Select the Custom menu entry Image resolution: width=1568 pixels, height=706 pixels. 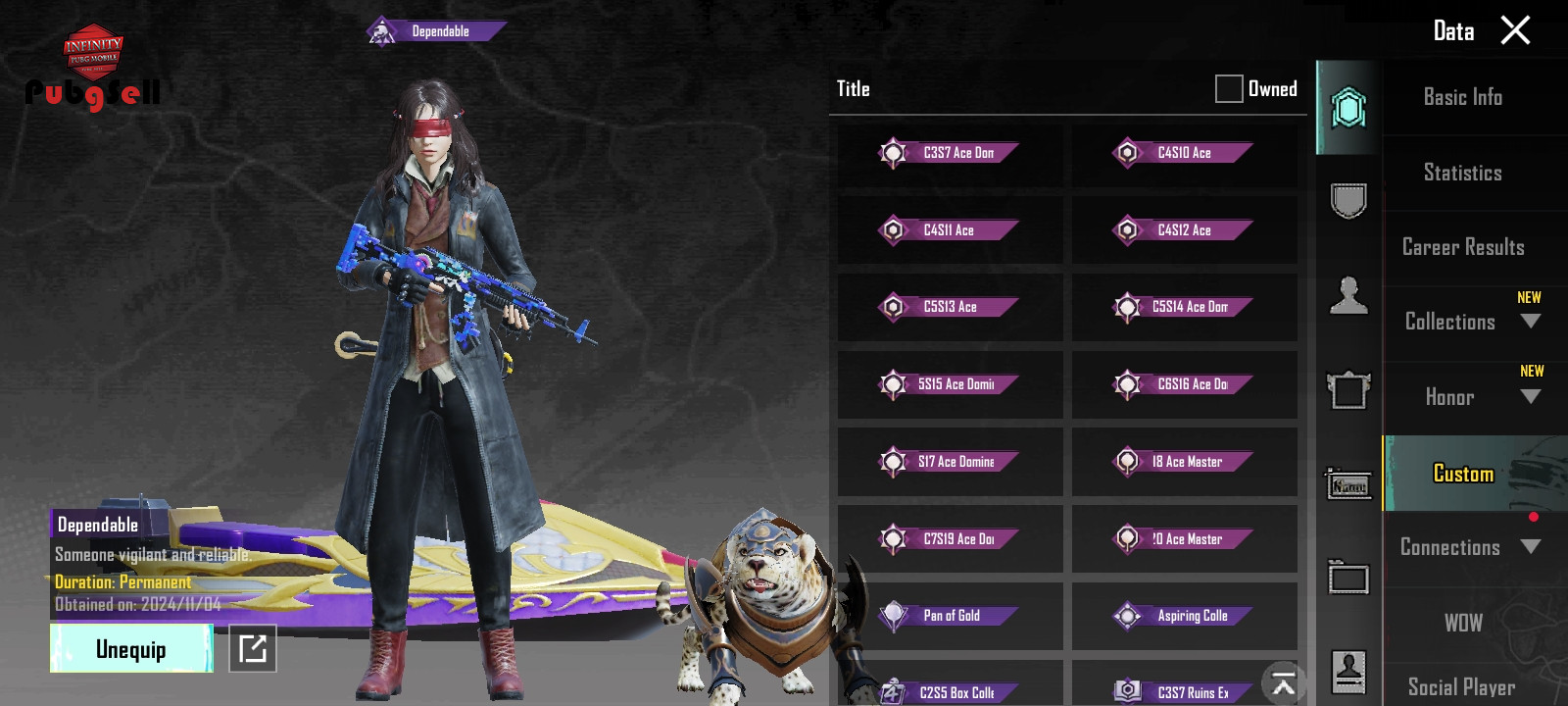pyautogui.click(x=1463, y=474)
